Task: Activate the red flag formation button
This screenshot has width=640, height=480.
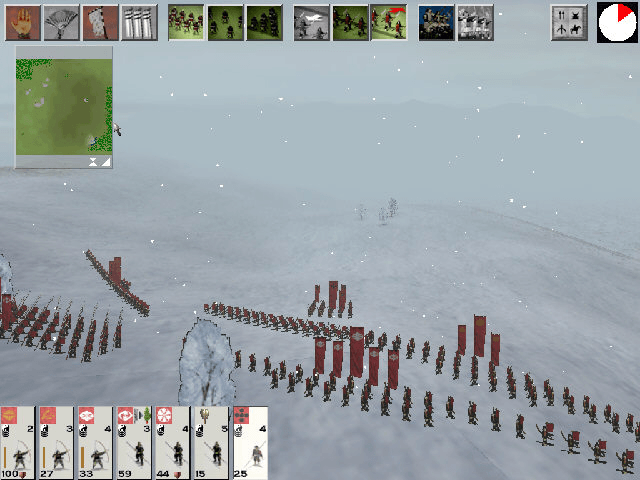Action: [x=388, y=22]
